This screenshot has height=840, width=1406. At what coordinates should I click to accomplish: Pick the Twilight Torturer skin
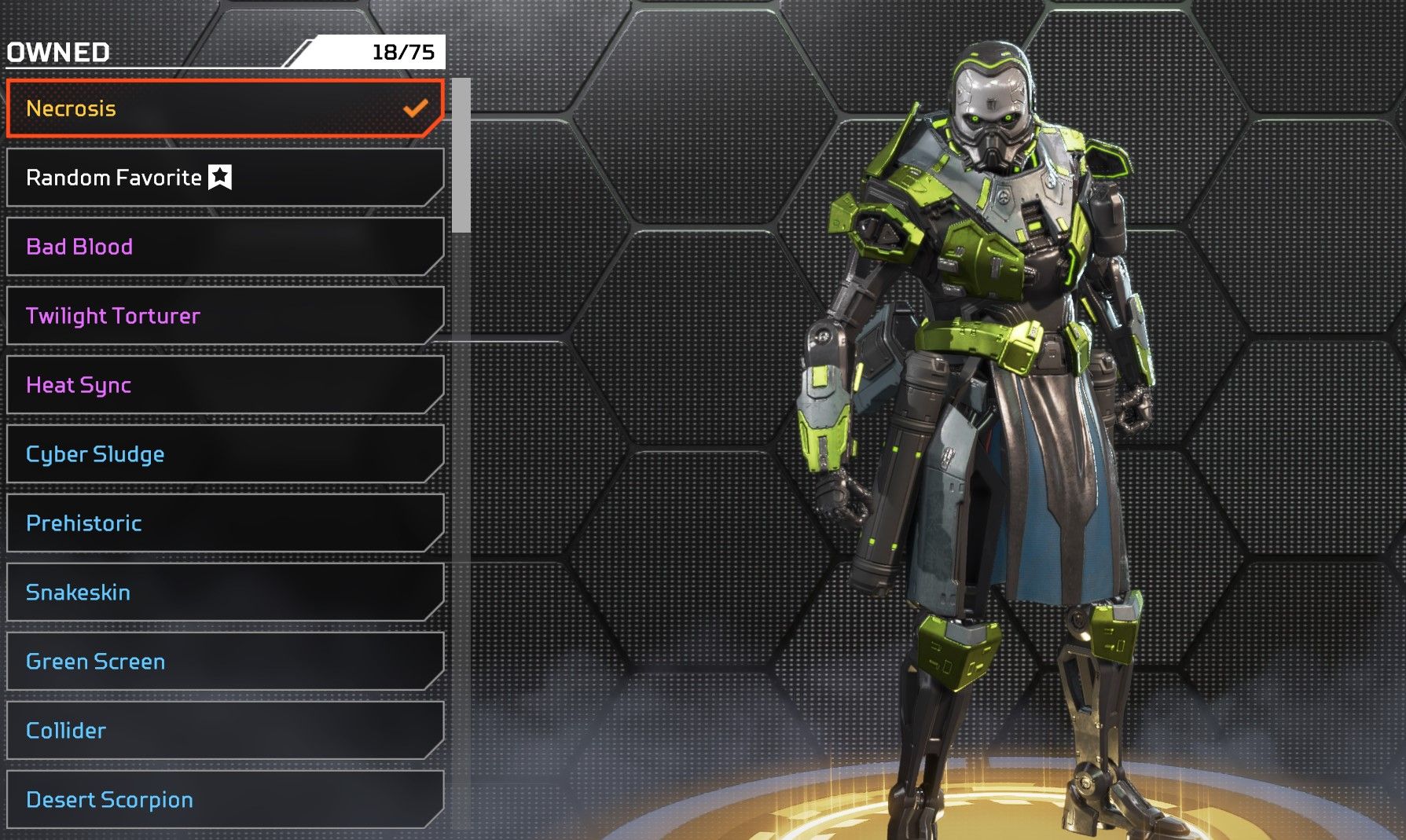point(225,316)
